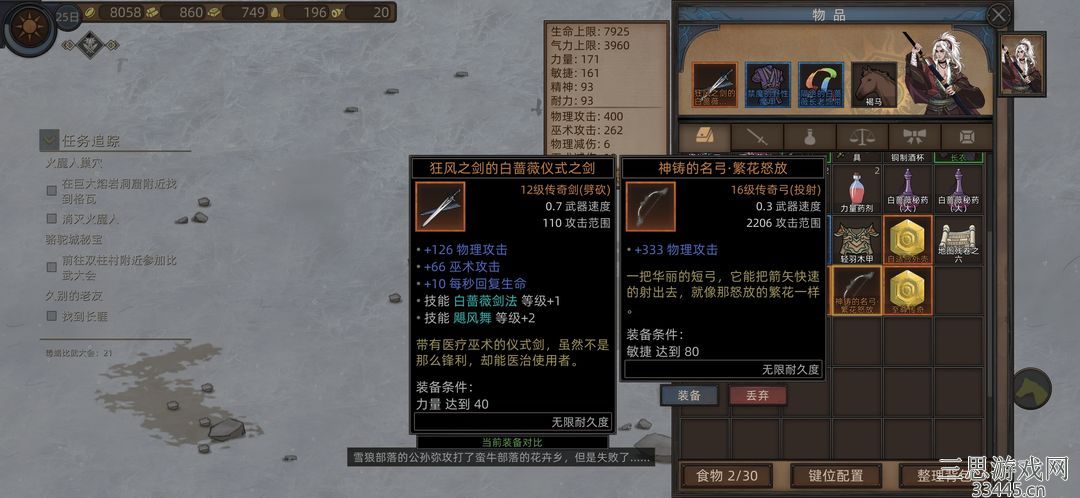
Task: Click the character portrait thumbnail beside inventory
Action: coord(1022,64)
